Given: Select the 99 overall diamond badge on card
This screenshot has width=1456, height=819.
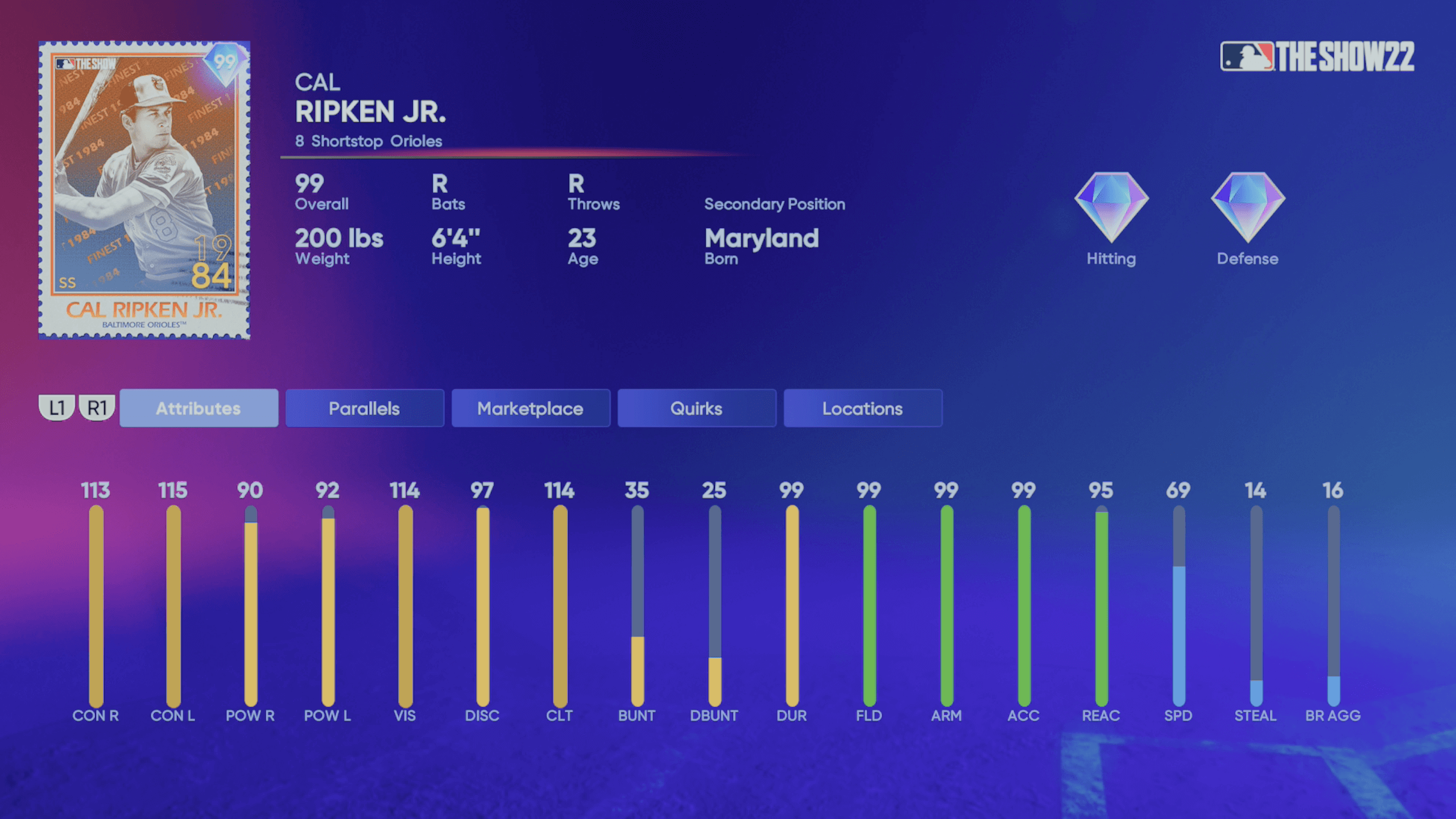Looking at the screenshot, I should (226, 60).
